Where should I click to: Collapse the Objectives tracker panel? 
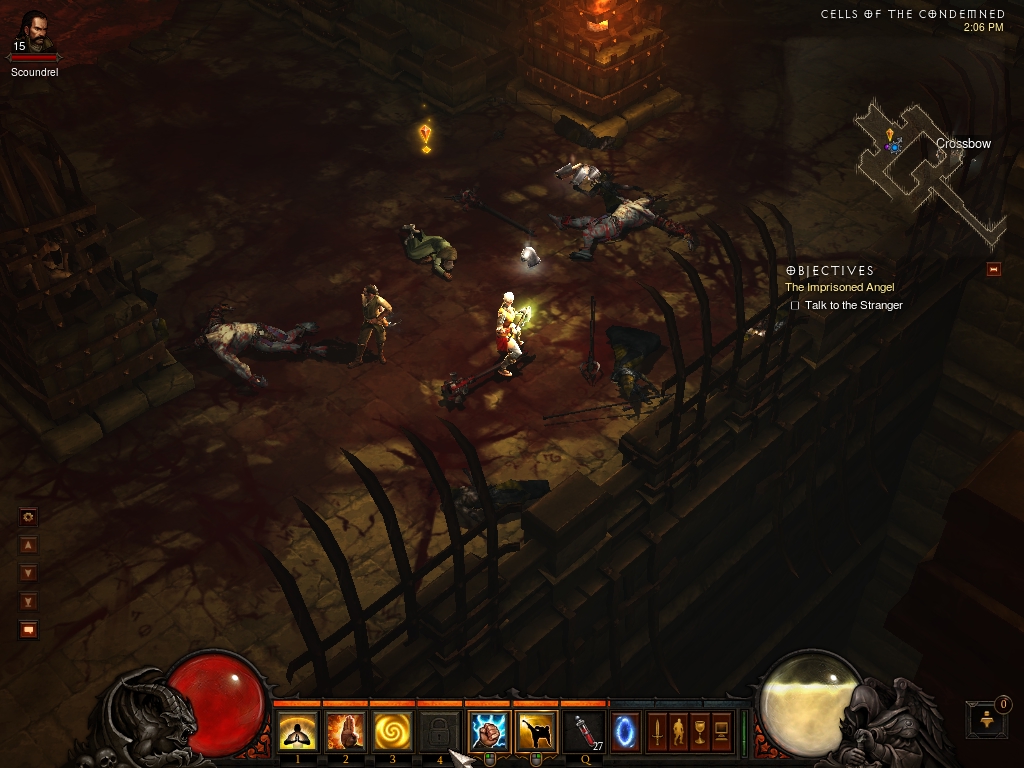tap(993, 269)
